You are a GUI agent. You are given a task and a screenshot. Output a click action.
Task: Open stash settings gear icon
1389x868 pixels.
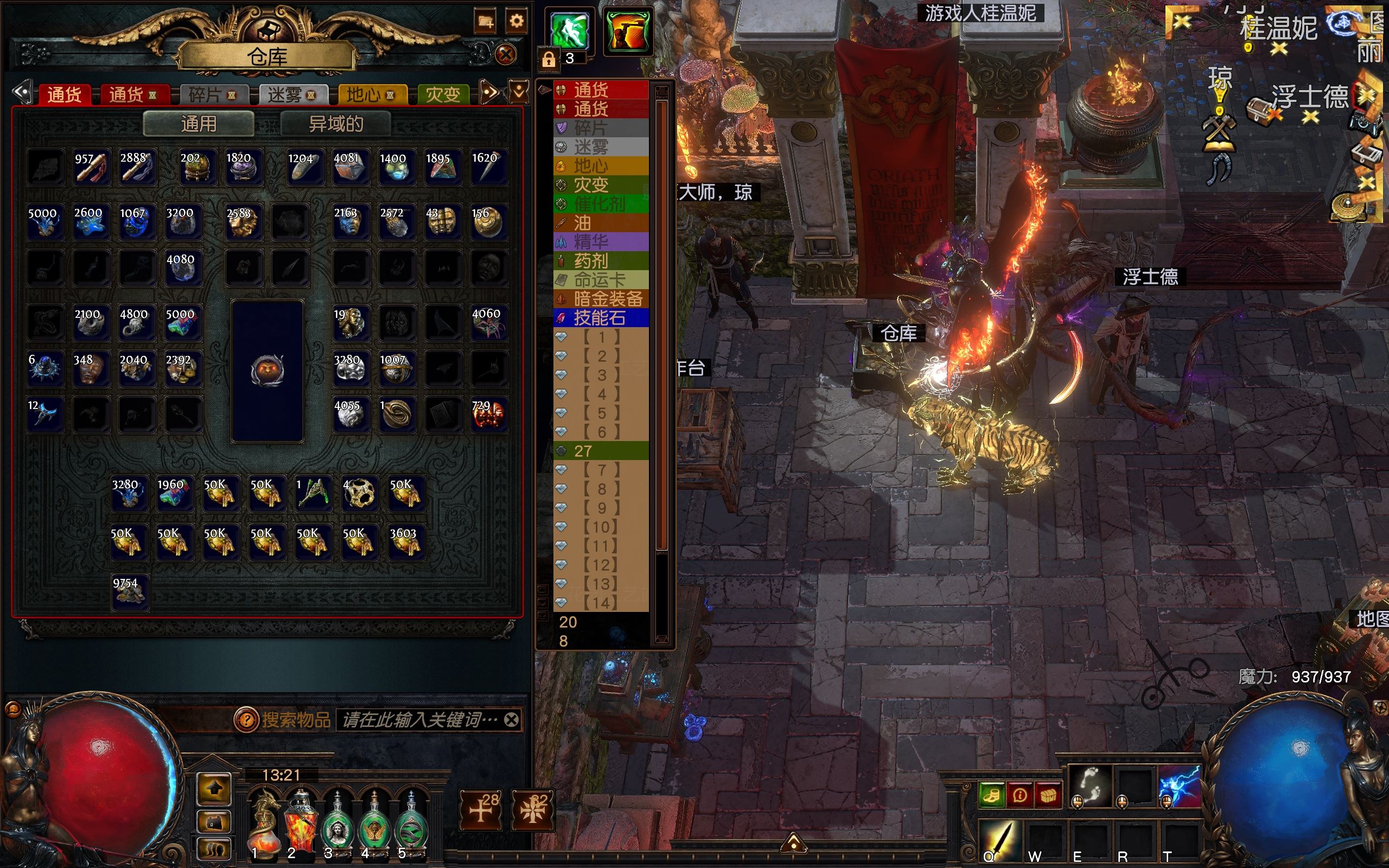coord(516,22)
